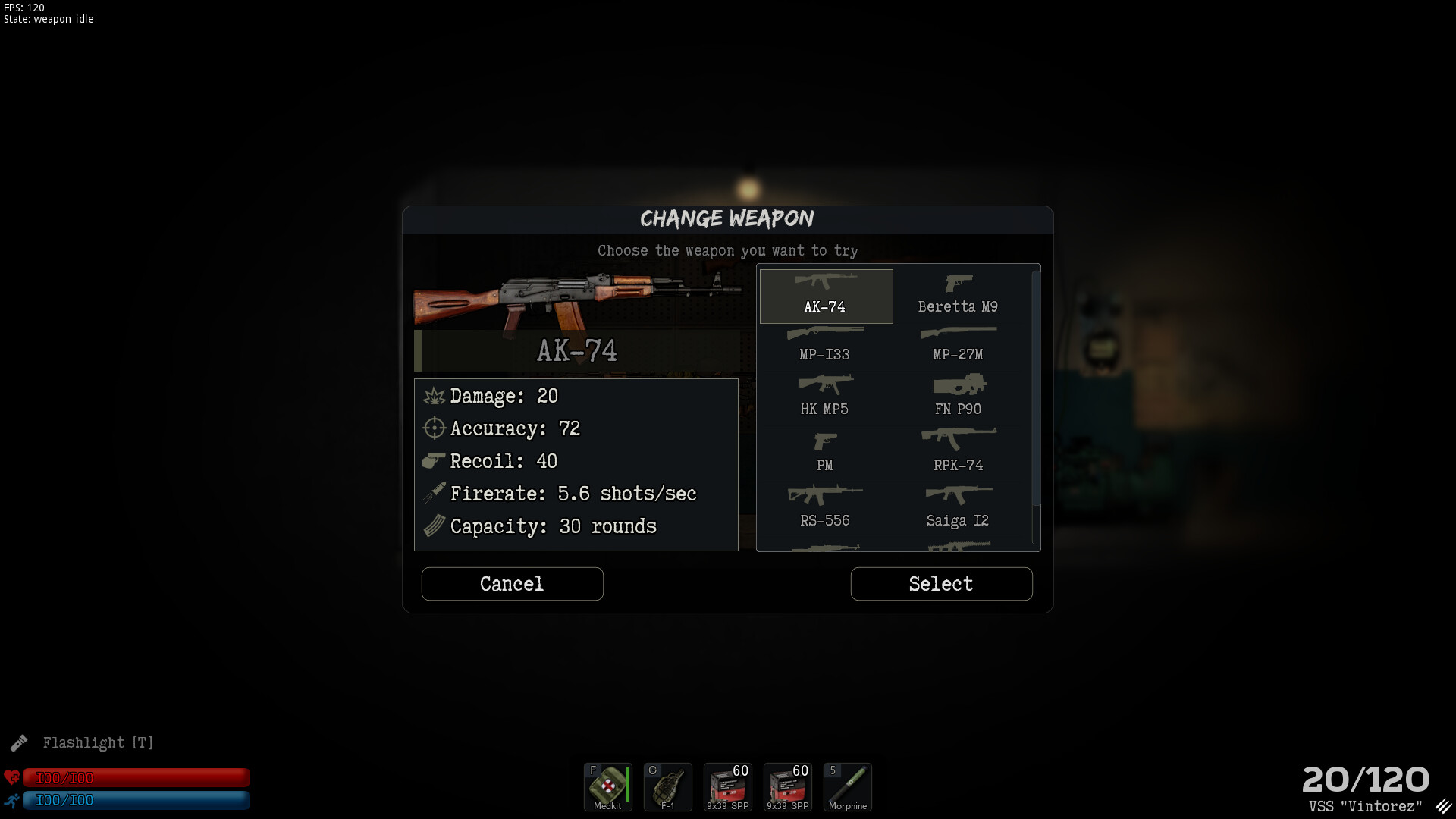Activate the Morphine hotbar slot
Image resolution: width=1456 pixels, height=819 pixels.
847,787
